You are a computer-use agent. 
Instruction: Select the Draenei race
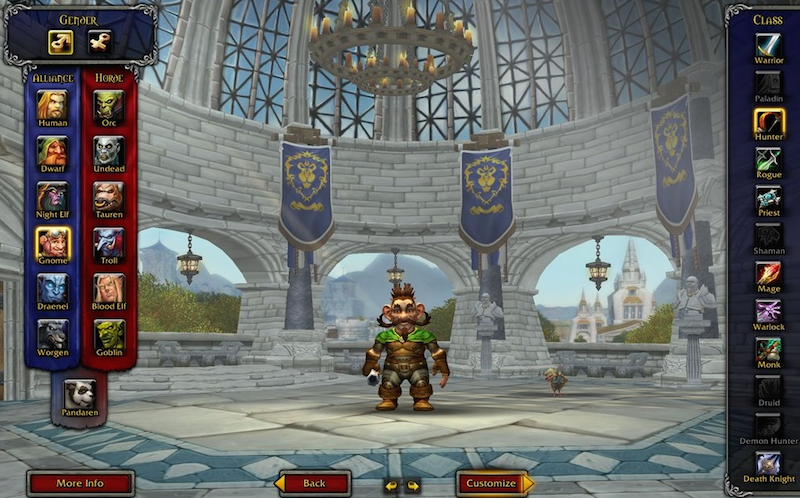(52, 288)
